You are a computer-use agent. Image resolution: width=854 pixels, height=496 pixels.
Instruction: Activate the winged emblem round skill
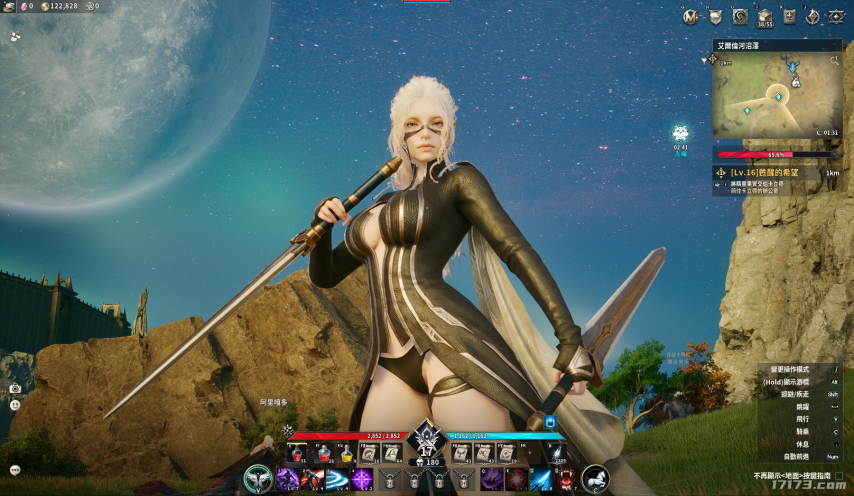coord(259,480)
